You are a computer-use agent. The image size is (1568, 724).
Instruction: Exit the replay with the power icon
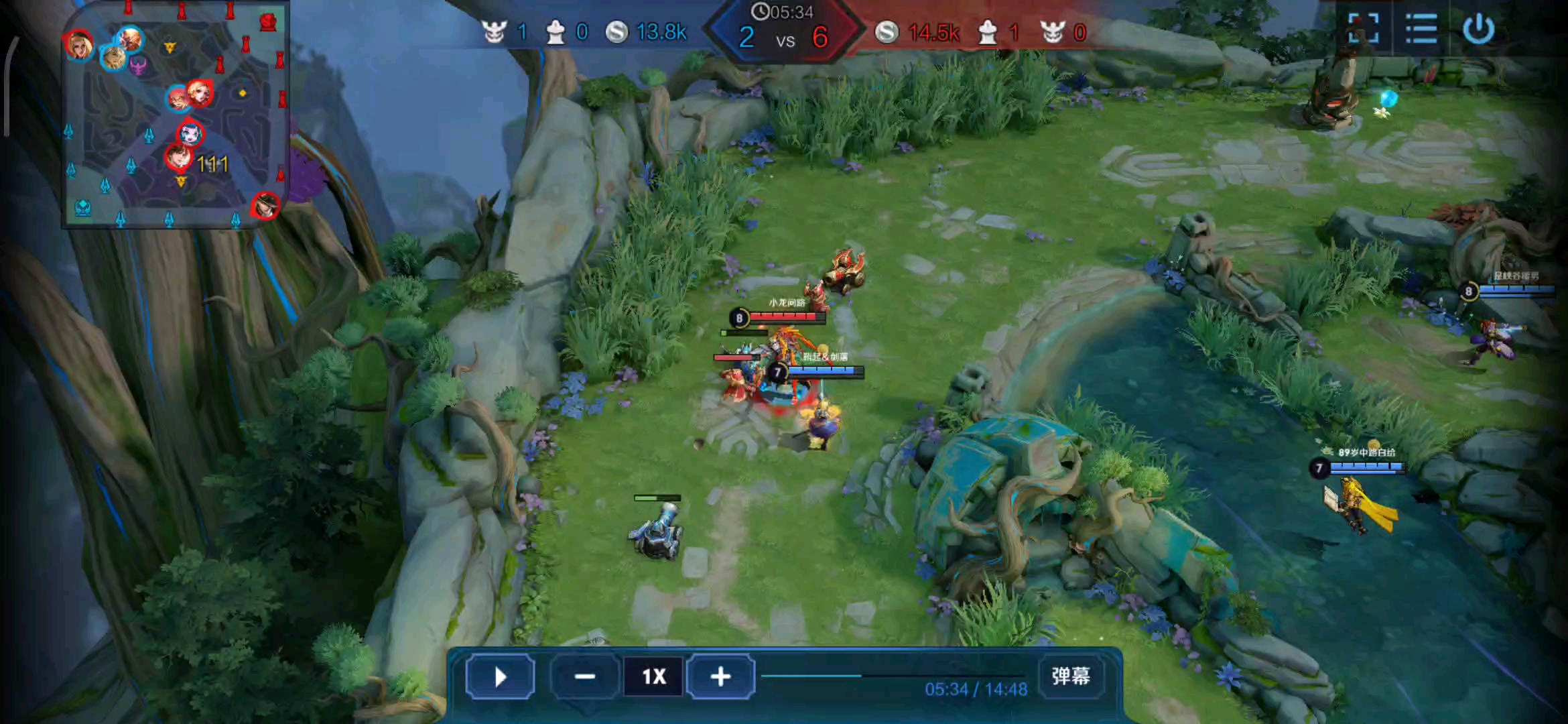tap(1478, 29)
